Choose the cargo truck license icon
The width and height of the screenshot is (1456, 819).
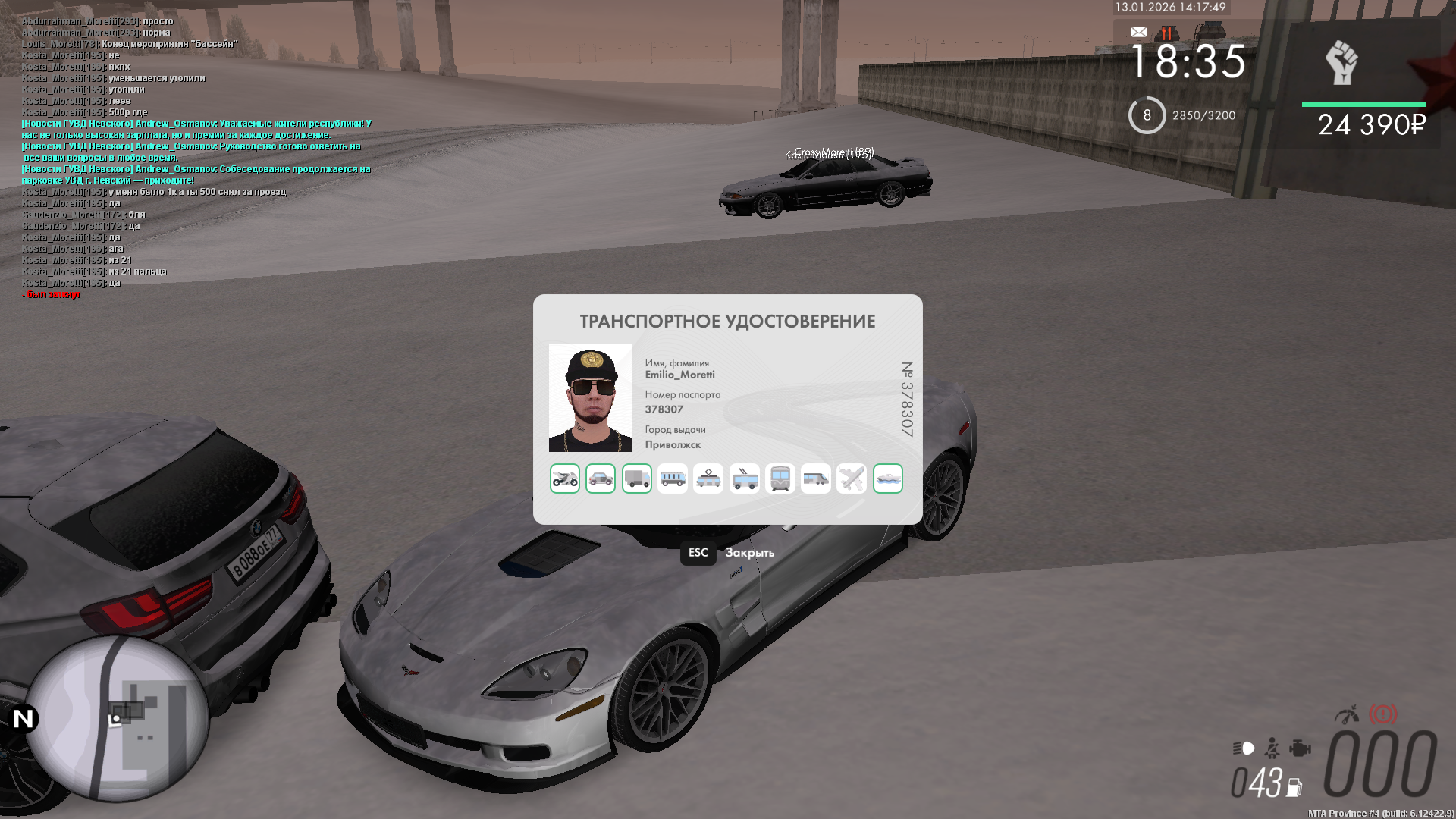(x=637, y=479)
